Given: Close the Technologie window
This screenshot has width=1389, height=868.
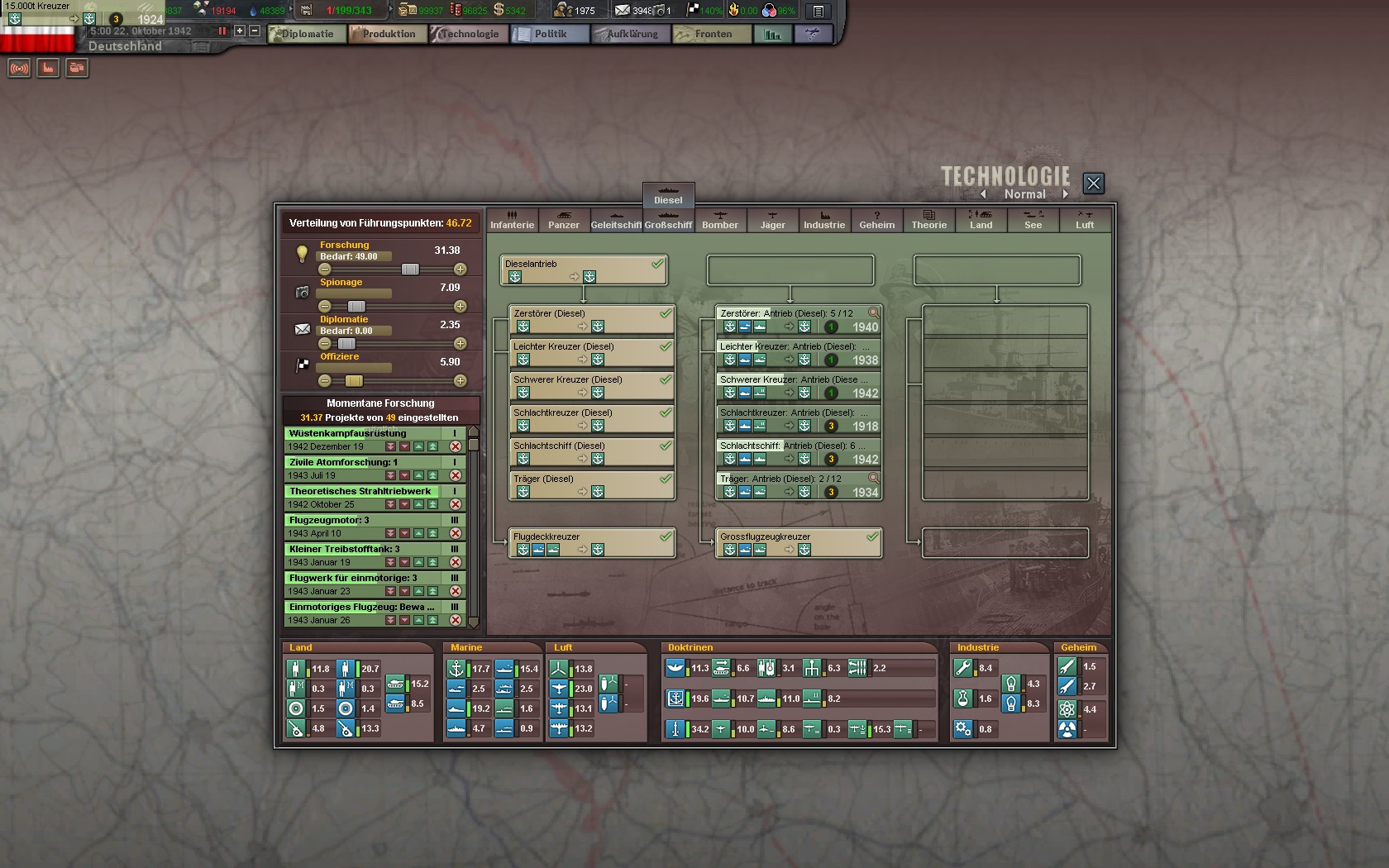Looking at the screenshot, I should (1093, 184).
